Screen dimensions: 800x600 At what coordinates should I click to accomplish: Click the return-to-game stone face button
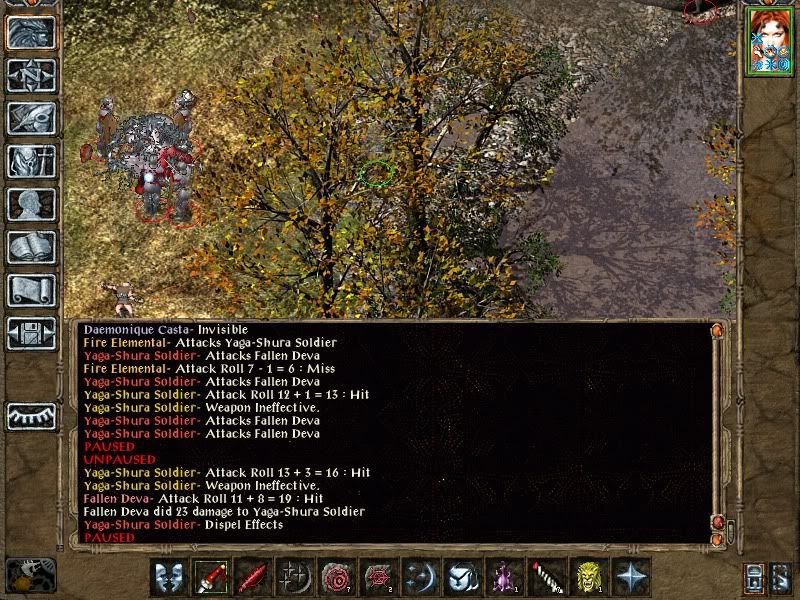(31, 32)
